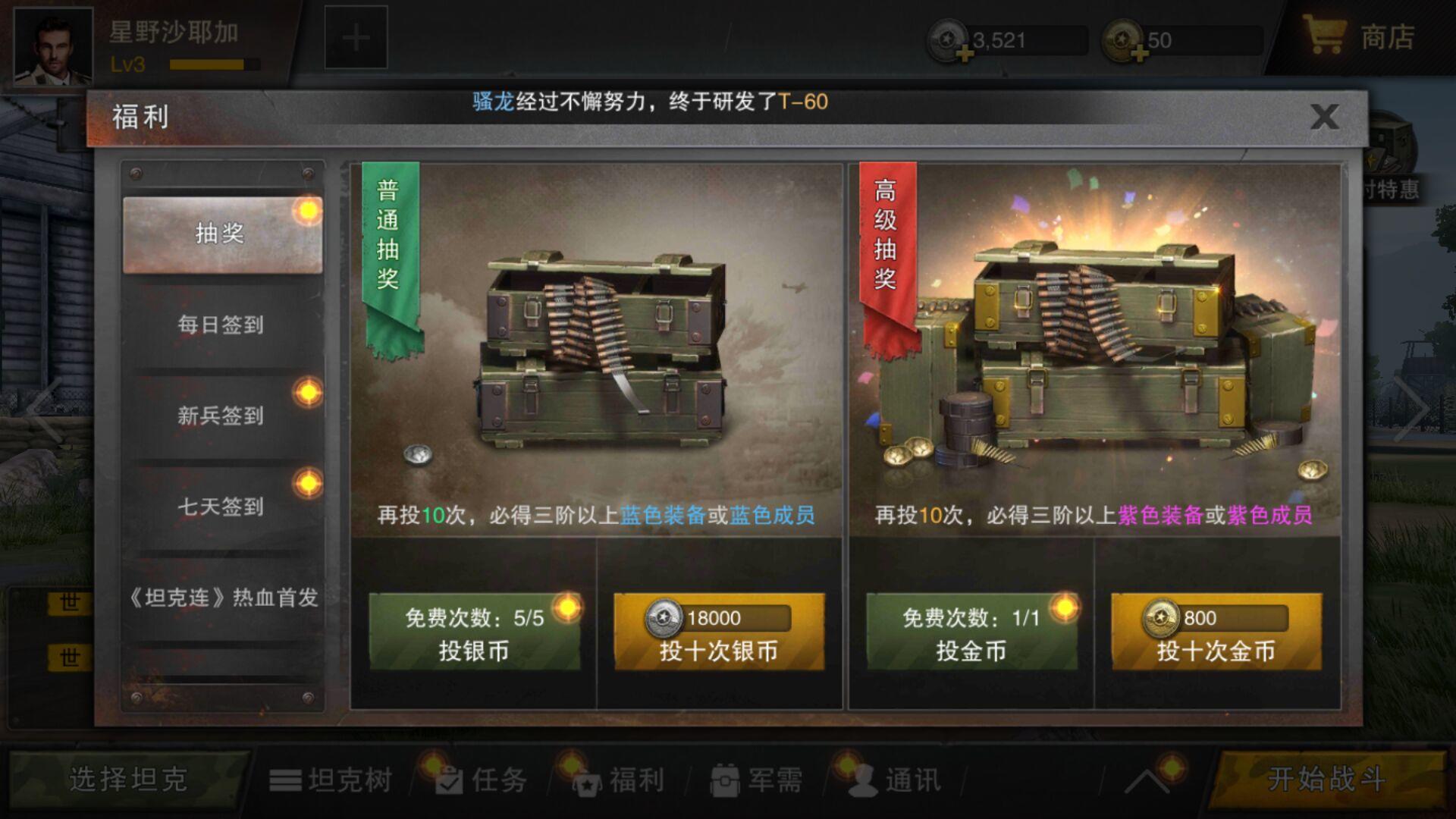Open the 坦克树 tank tree icon
Screen dimensions: 1456x819
[x=286, y=778]
